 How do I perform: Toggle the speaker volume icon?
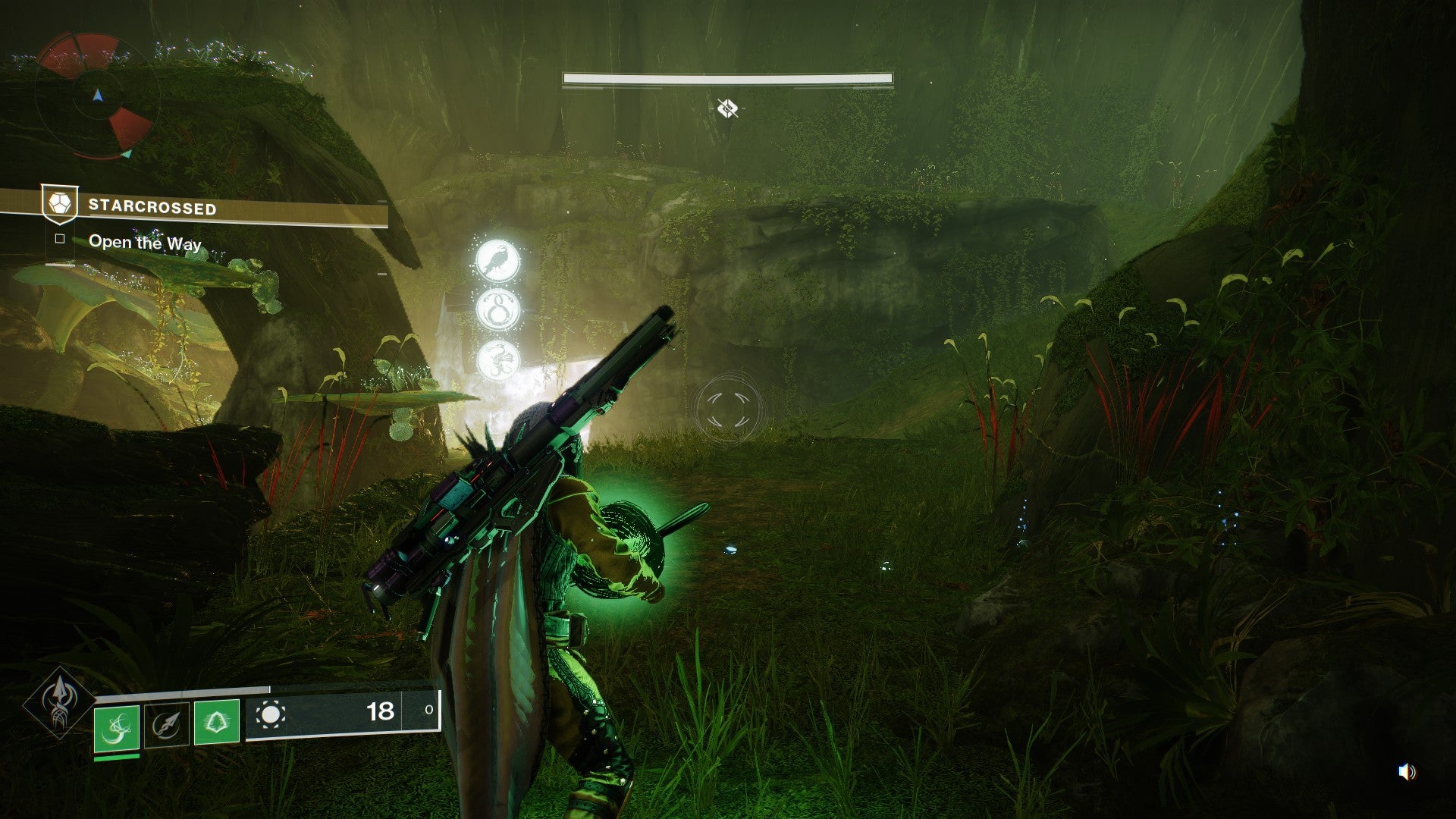[x=1407, y=772]
